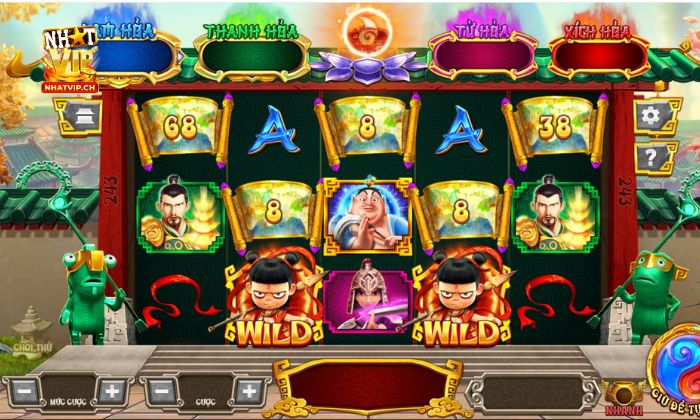700x420 pixels.
Task: Decrease the Cược bet amount
Action: [x=160, y=390]
